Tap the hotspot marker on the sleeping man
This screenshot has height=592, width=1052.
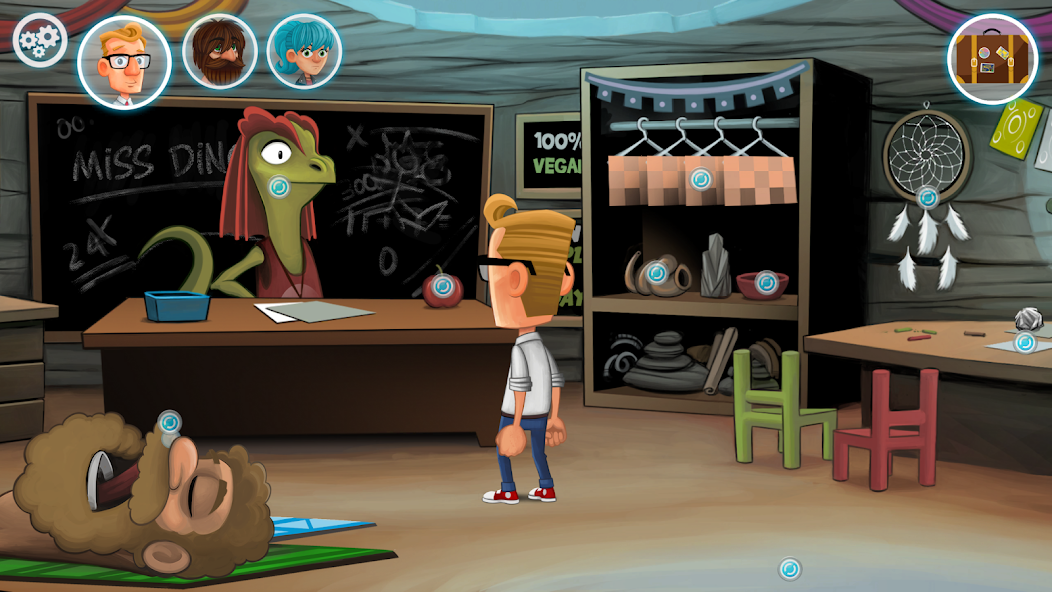coord(169,422)
